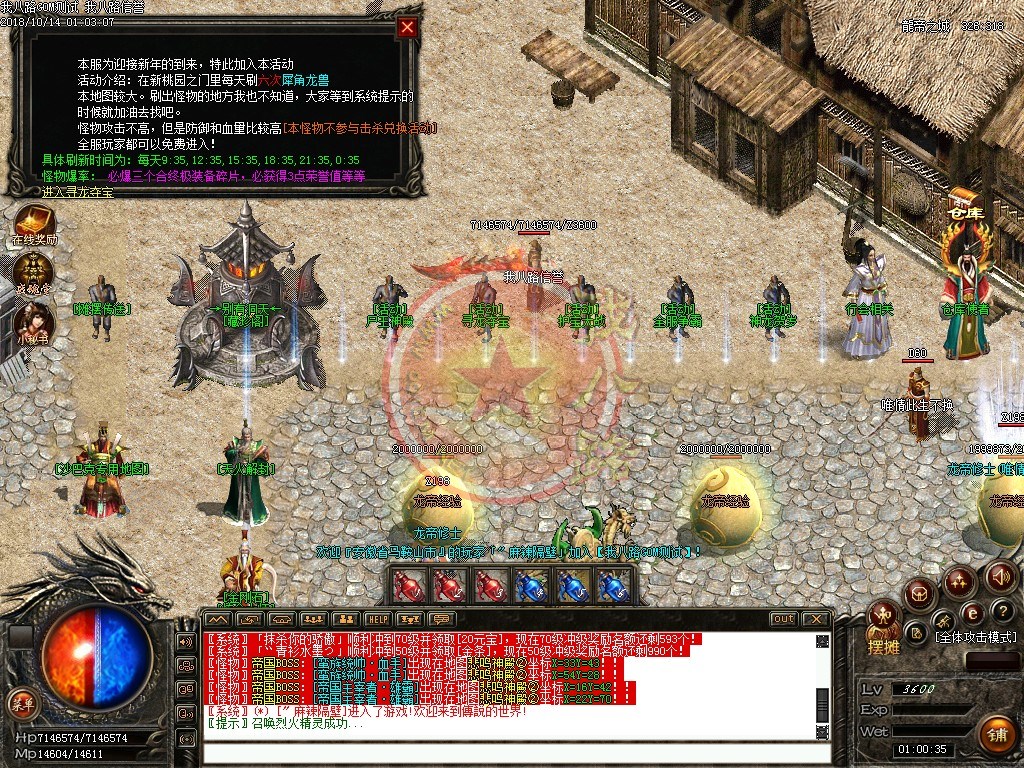Open the 战魂堂 icon
Image resolution: width=1024 pixels, height=768 pixels.
coord(34,271)
